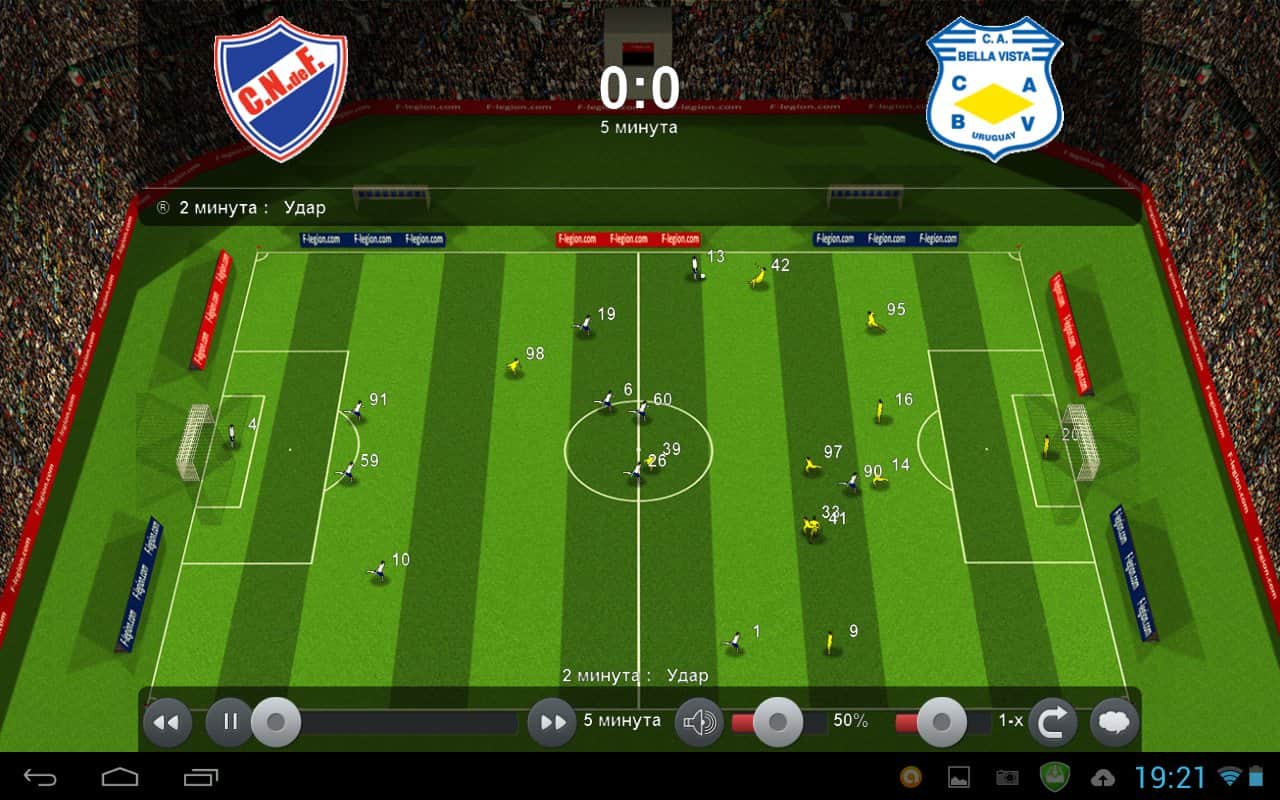Tap the green shield security icon in the tray

point(1053,775)
